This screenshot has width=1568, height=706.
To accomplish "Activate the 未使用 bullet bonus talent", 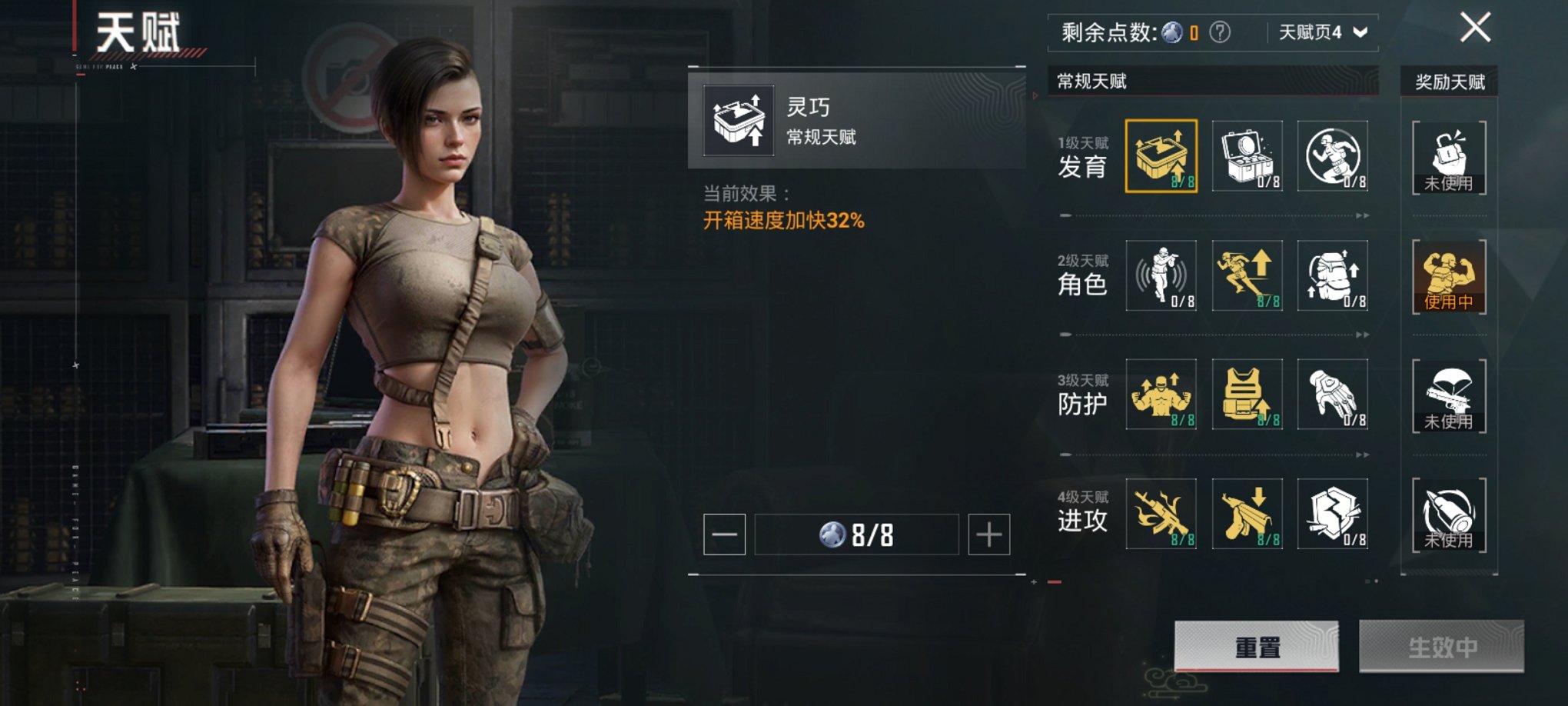I will click(x=1448, y=515).
